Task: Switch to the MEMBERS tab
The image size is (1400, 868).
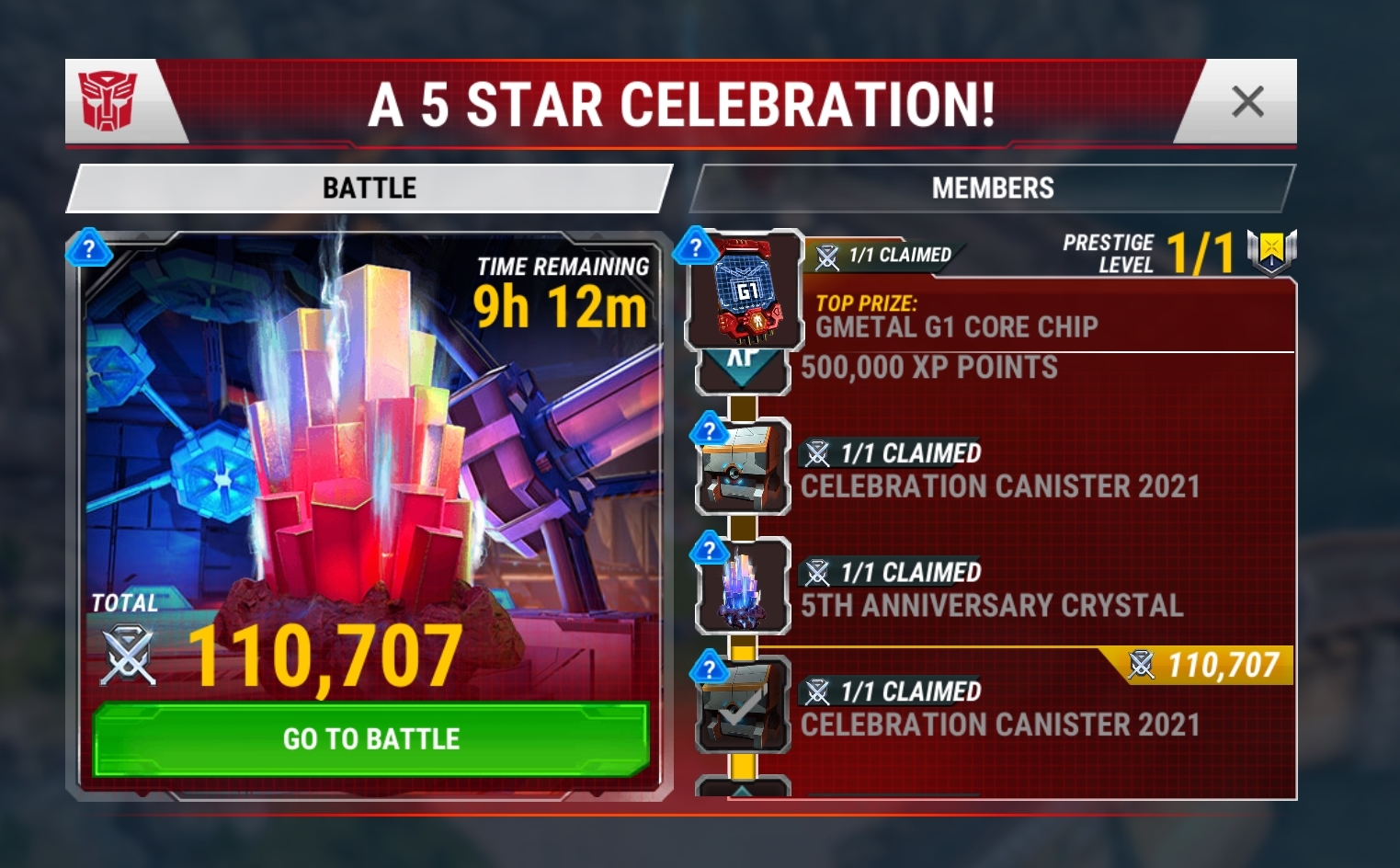Action: 993,188
